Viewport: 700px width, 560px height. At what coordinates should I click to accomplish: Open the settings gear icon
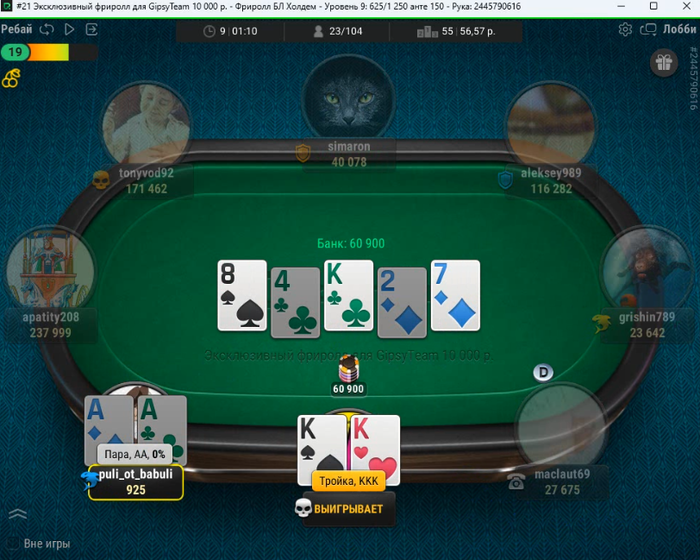tap(626, 30)
